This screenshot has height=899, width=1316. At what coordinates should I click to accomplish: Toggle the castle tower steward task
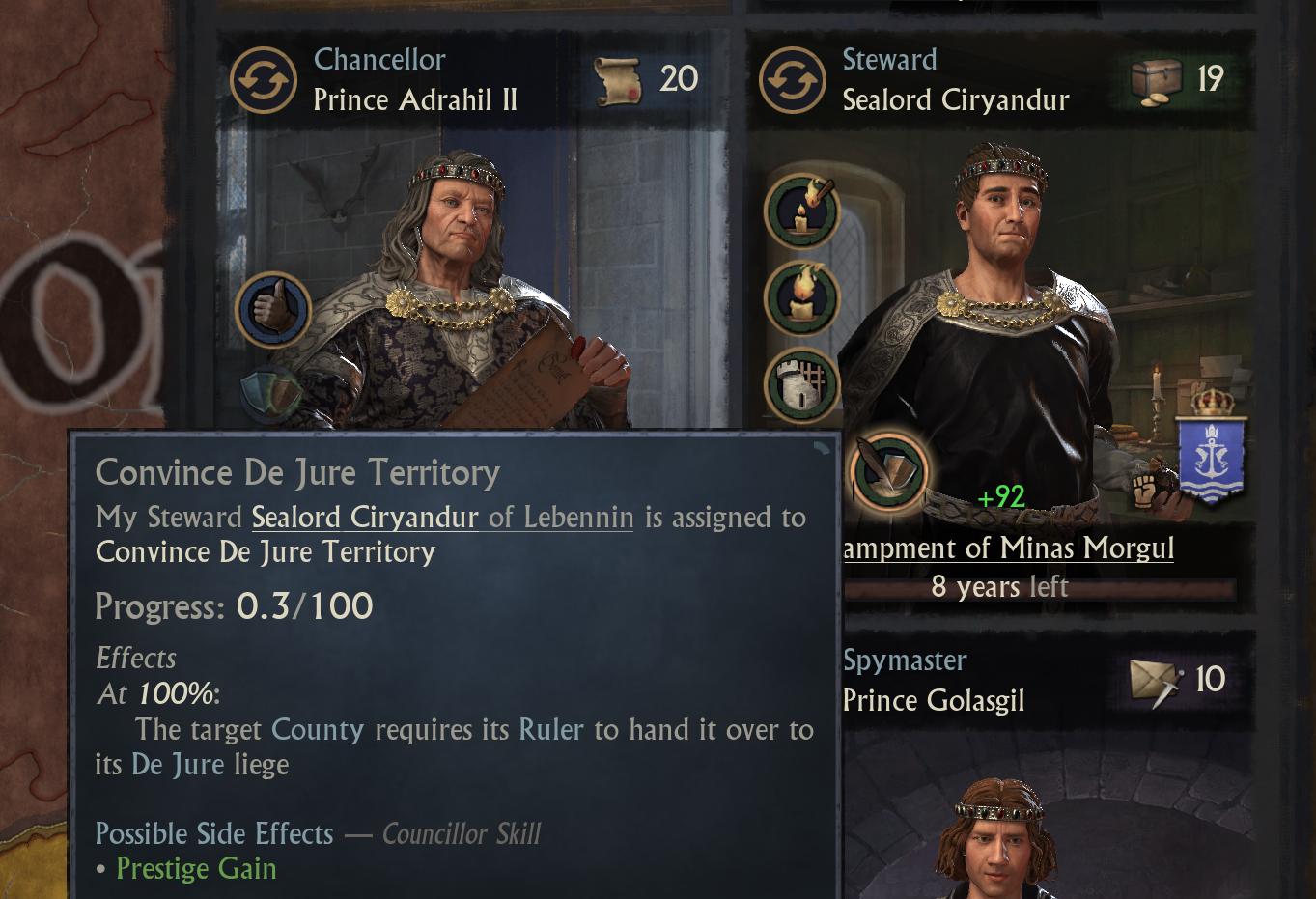click(802, 383)
